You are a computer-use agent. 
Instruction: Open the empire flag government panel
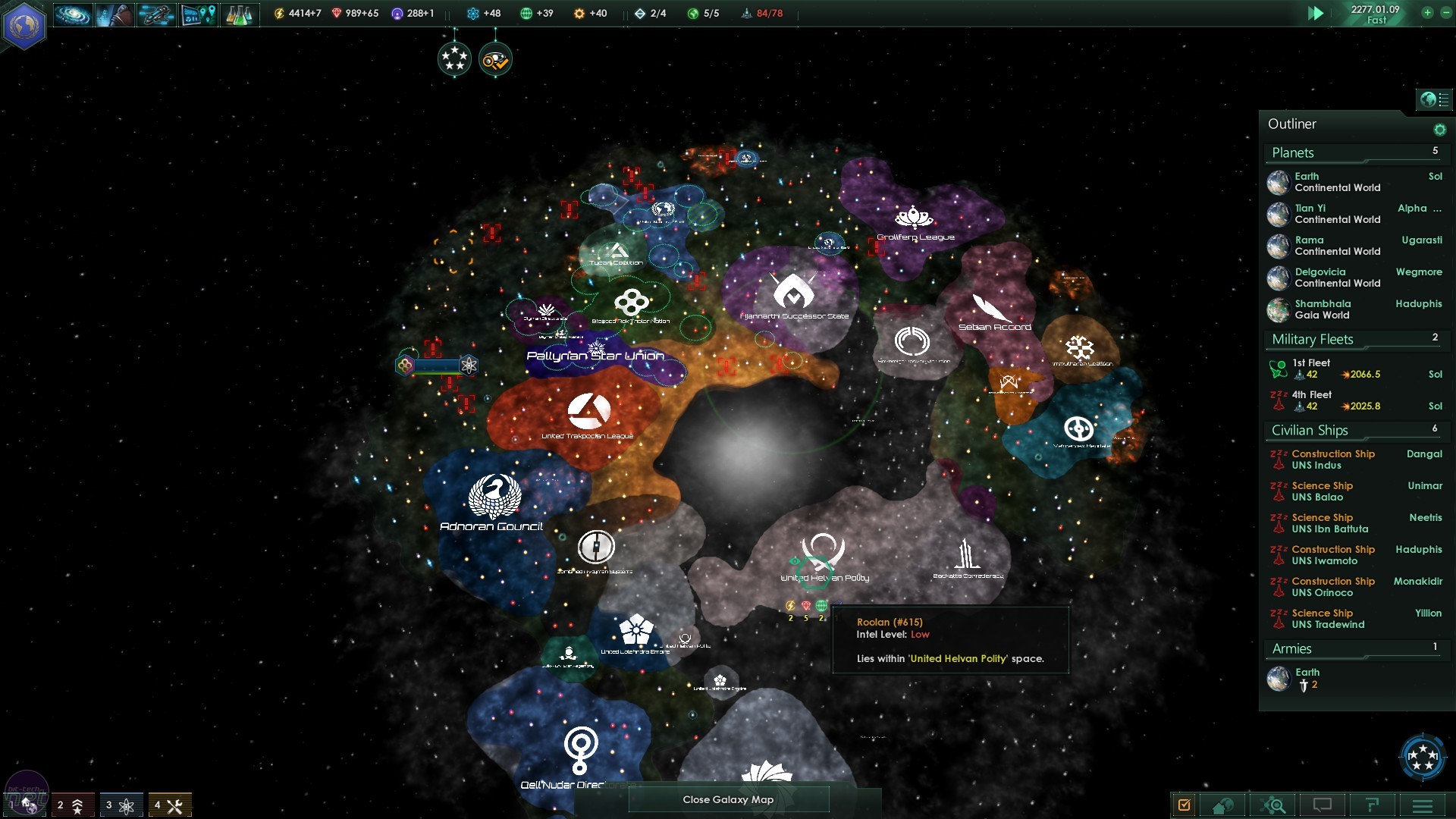(x=24, y=25)
